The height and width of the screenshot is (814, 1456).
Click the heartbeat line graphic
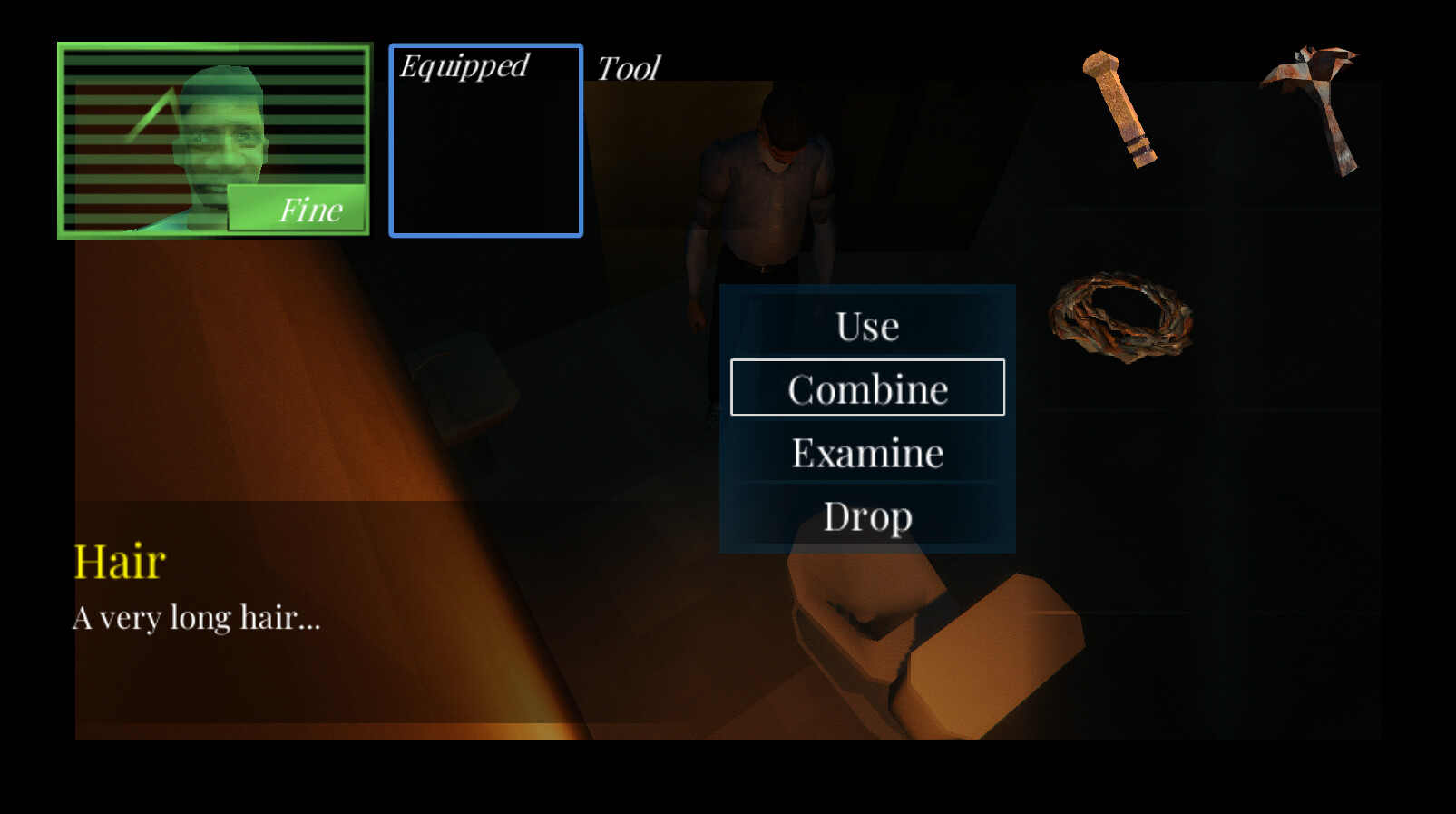154,109
